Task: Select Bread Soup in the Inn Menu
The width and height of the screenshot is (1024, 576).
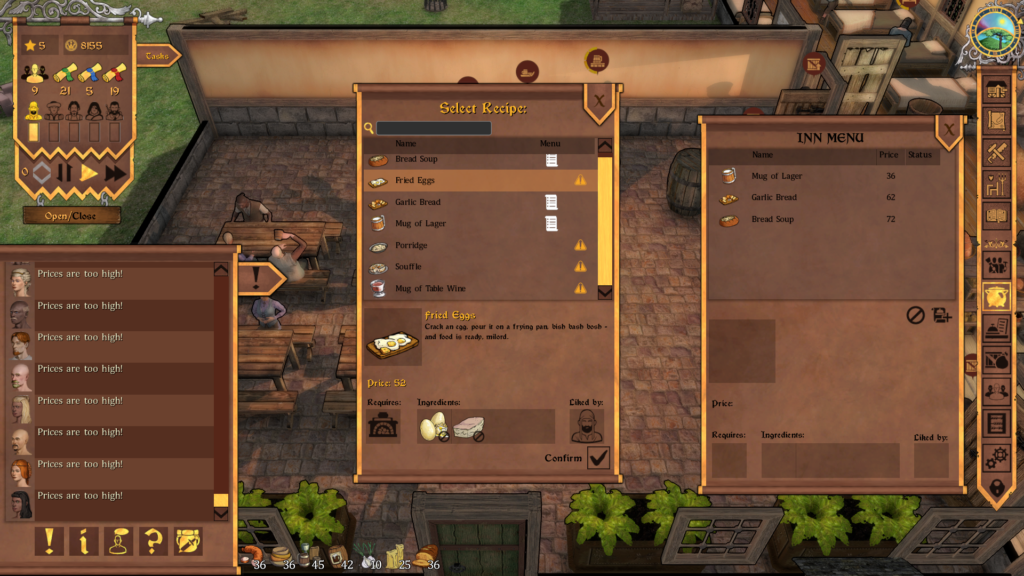Action: pos(800,219)
